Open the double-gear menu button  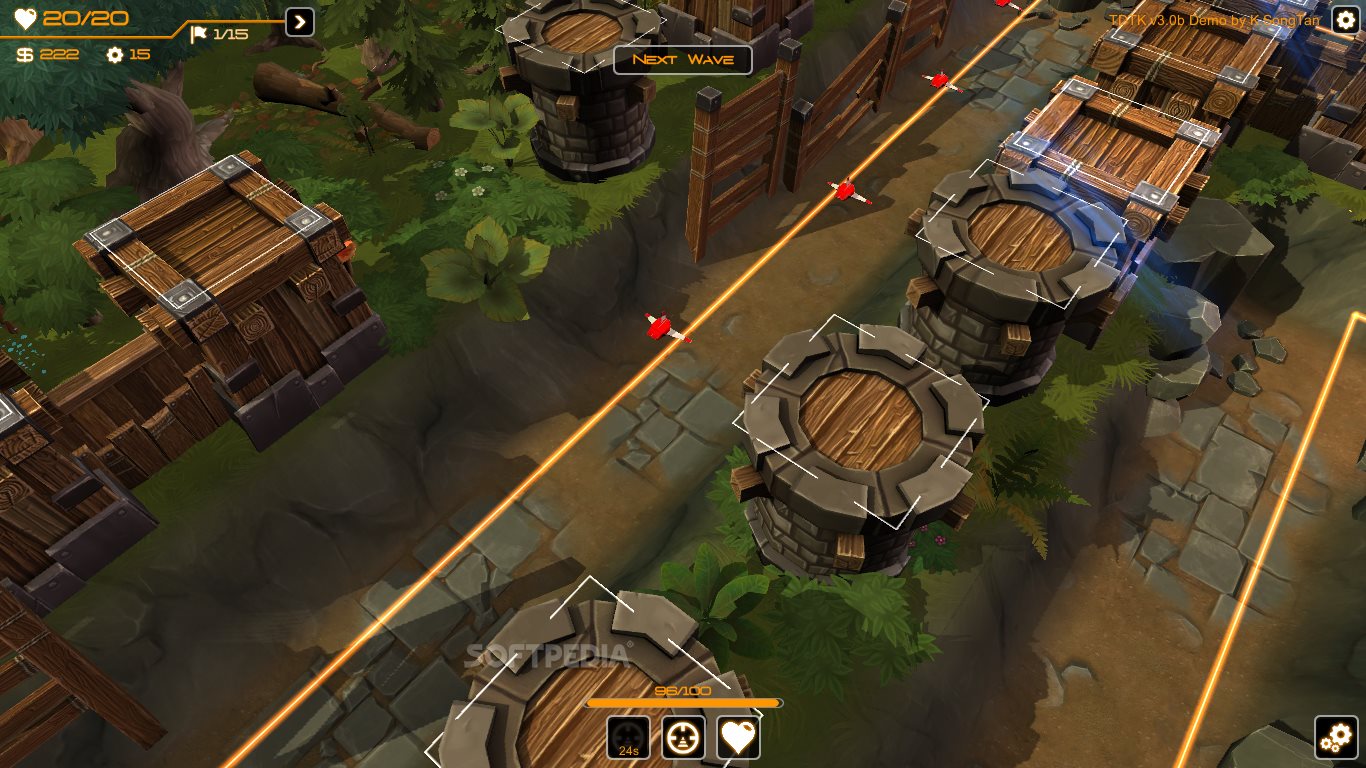(x=1336, y=738)
